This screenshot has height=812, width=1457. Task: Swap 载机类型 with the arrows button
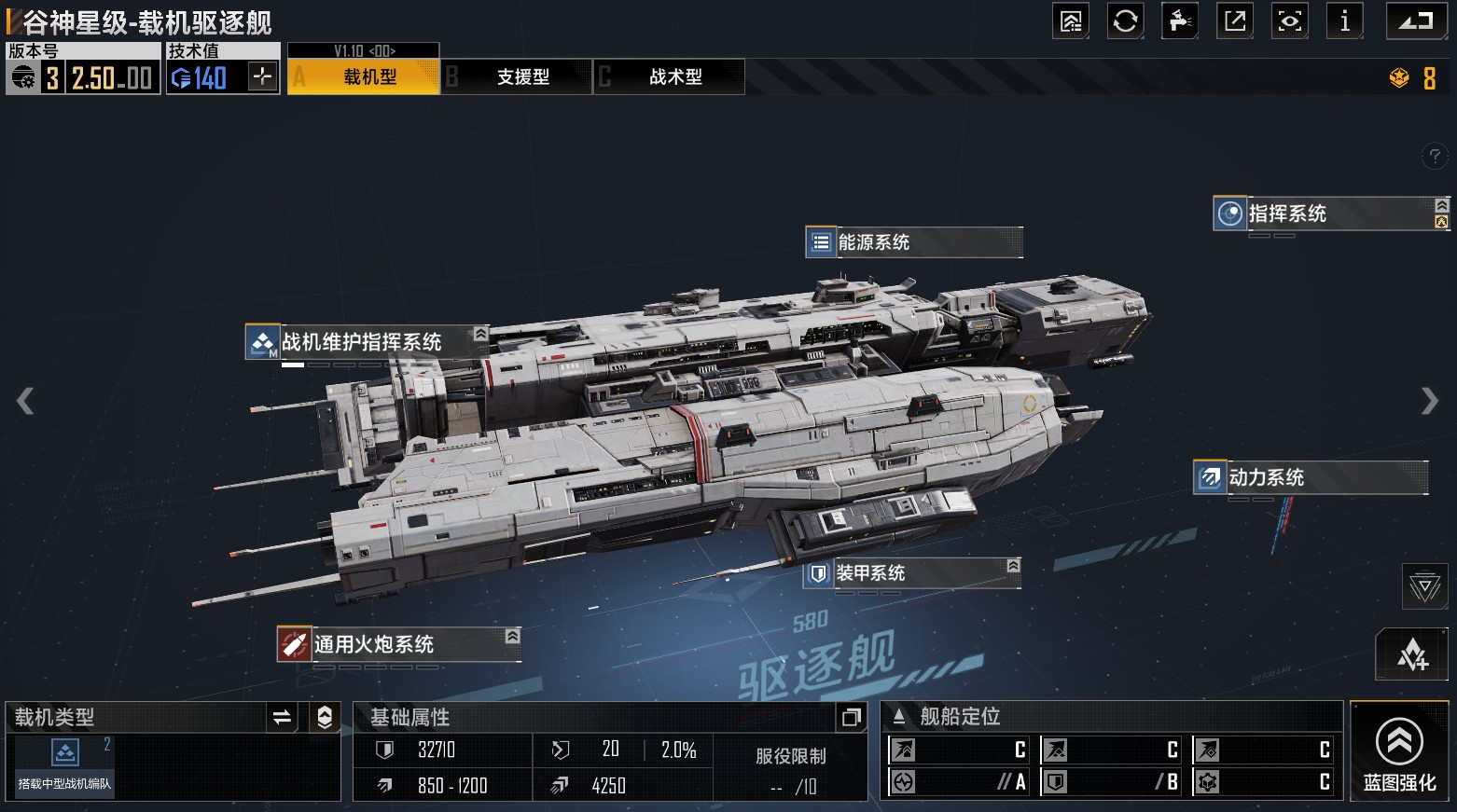click(x=282, y=717)
